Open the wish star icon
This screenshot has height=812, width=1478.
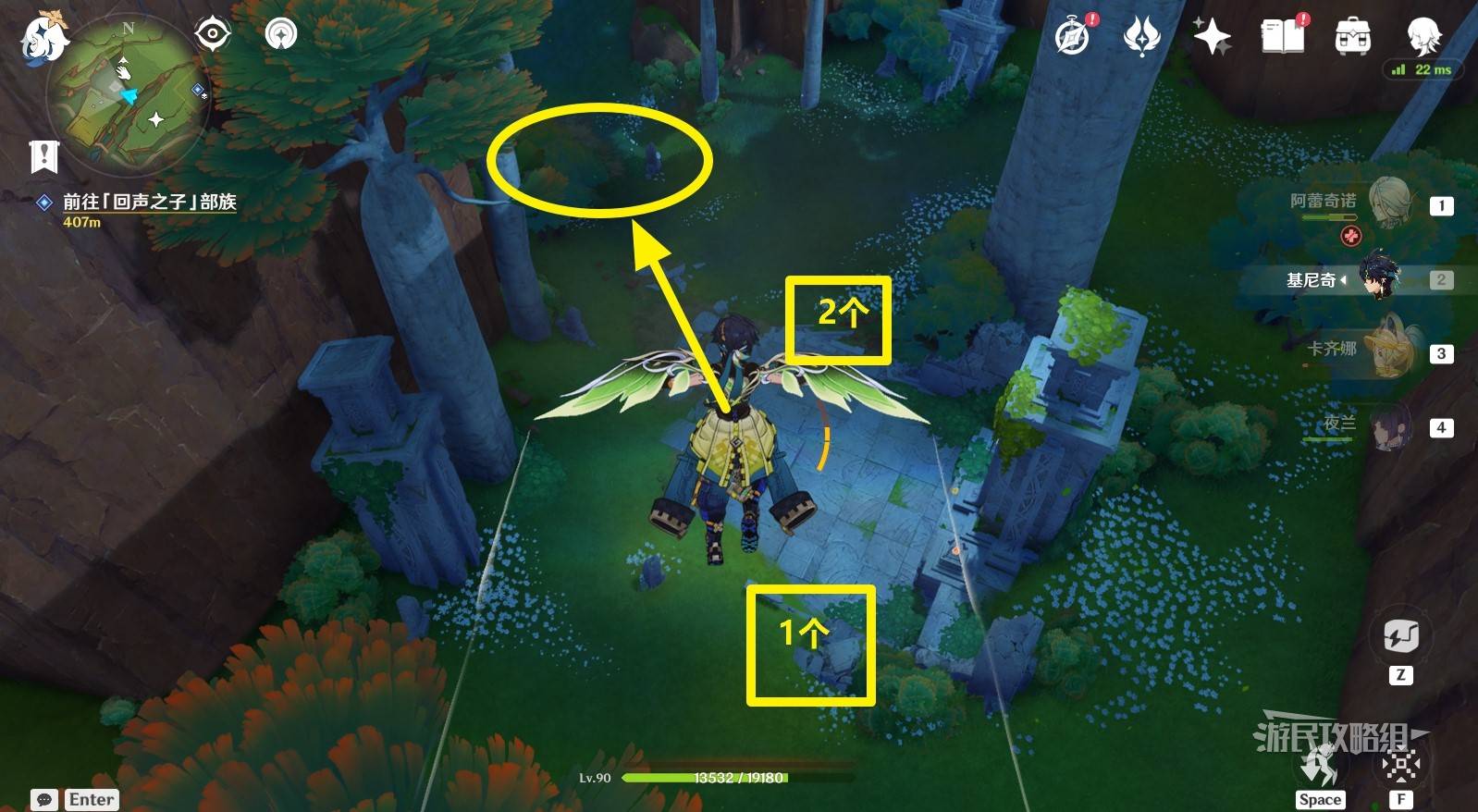[1211, 37]
